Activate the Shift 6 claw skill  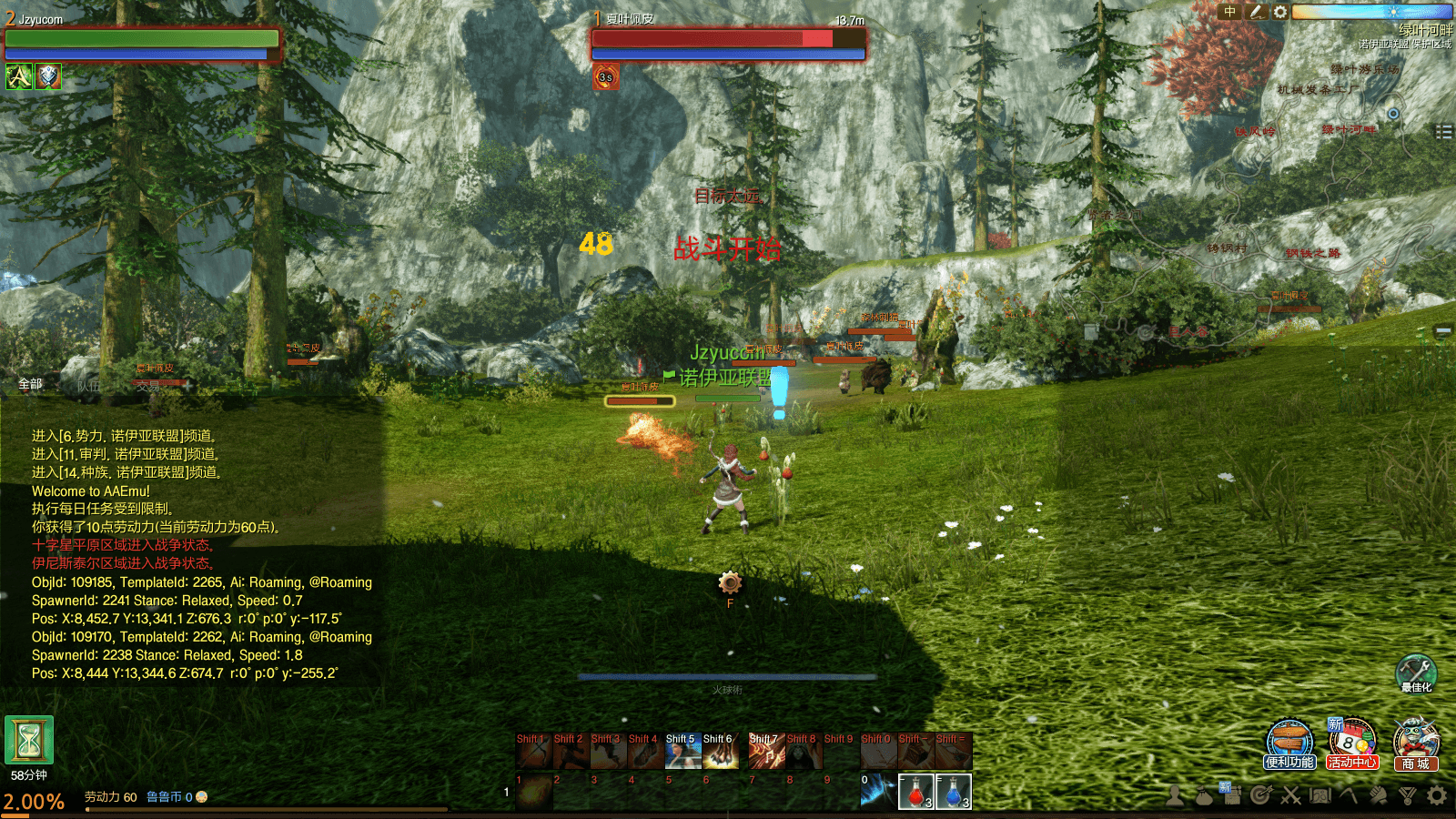720,752
